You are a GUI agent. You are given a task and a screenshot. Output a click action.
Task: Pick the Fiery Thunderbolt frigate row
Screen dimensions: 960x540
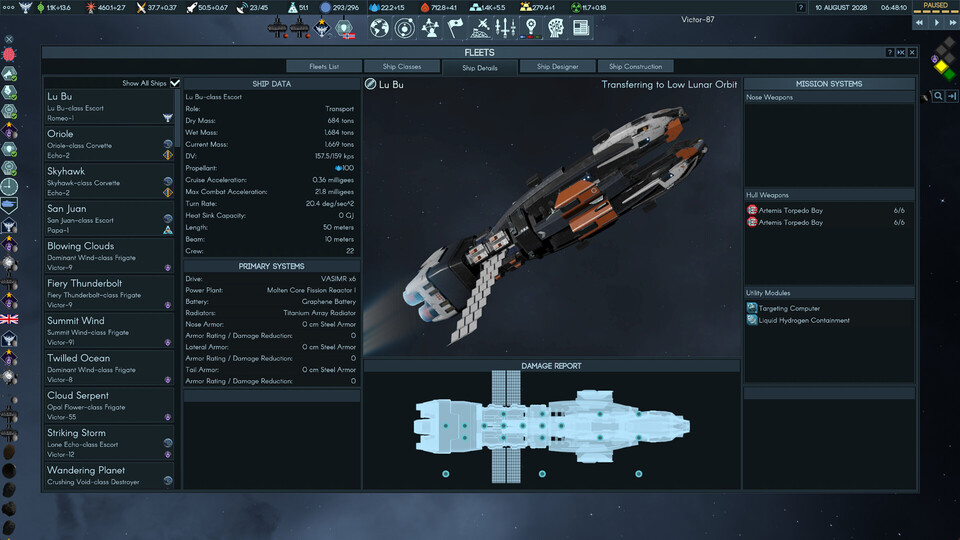coord(105,294)
